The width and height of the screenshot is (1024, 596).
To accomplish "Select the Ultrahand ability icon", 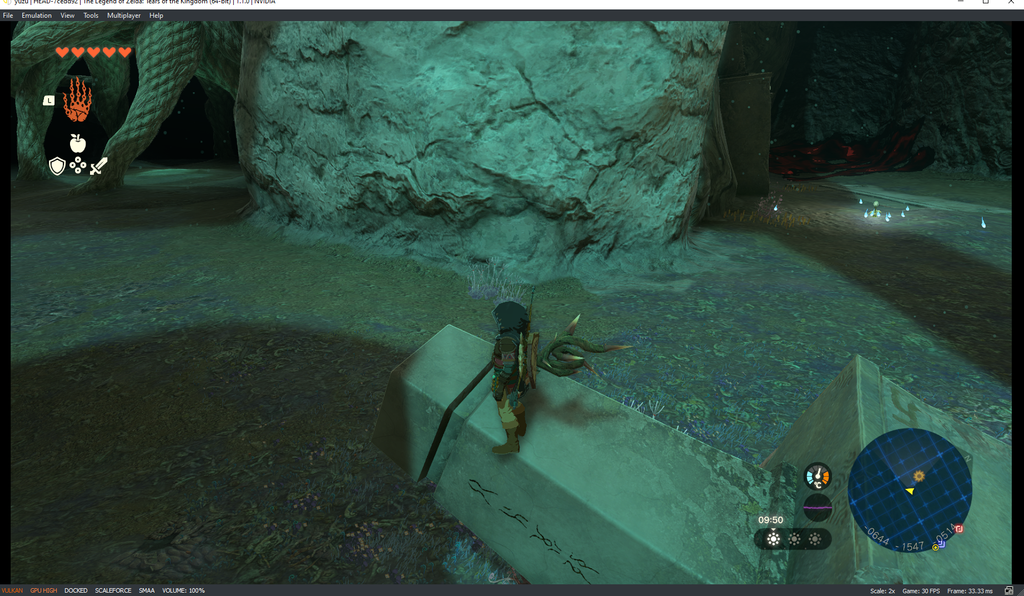I will [77, 100].
